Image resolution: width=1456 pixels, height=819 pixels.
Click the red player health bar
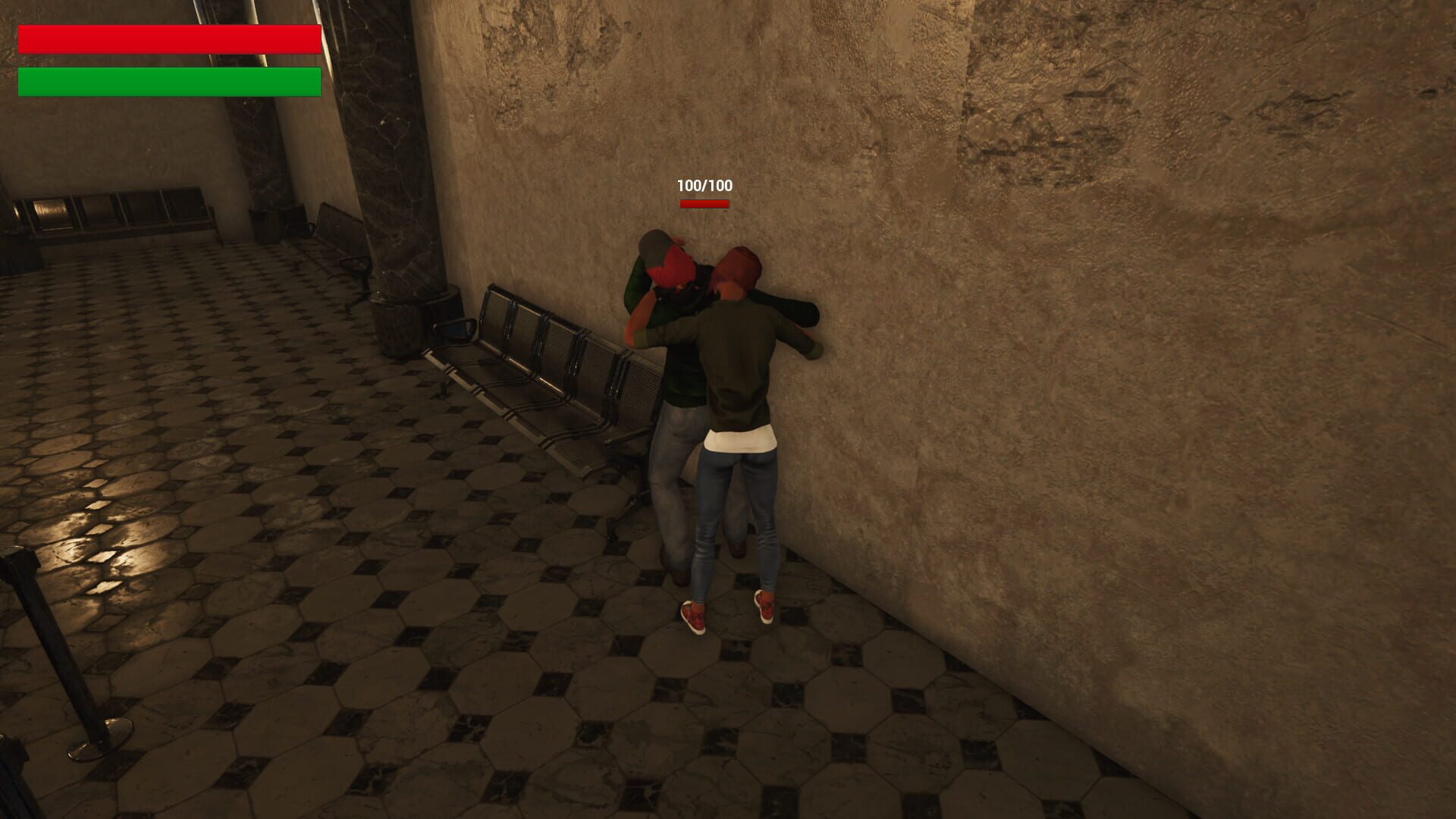point(168,39)
